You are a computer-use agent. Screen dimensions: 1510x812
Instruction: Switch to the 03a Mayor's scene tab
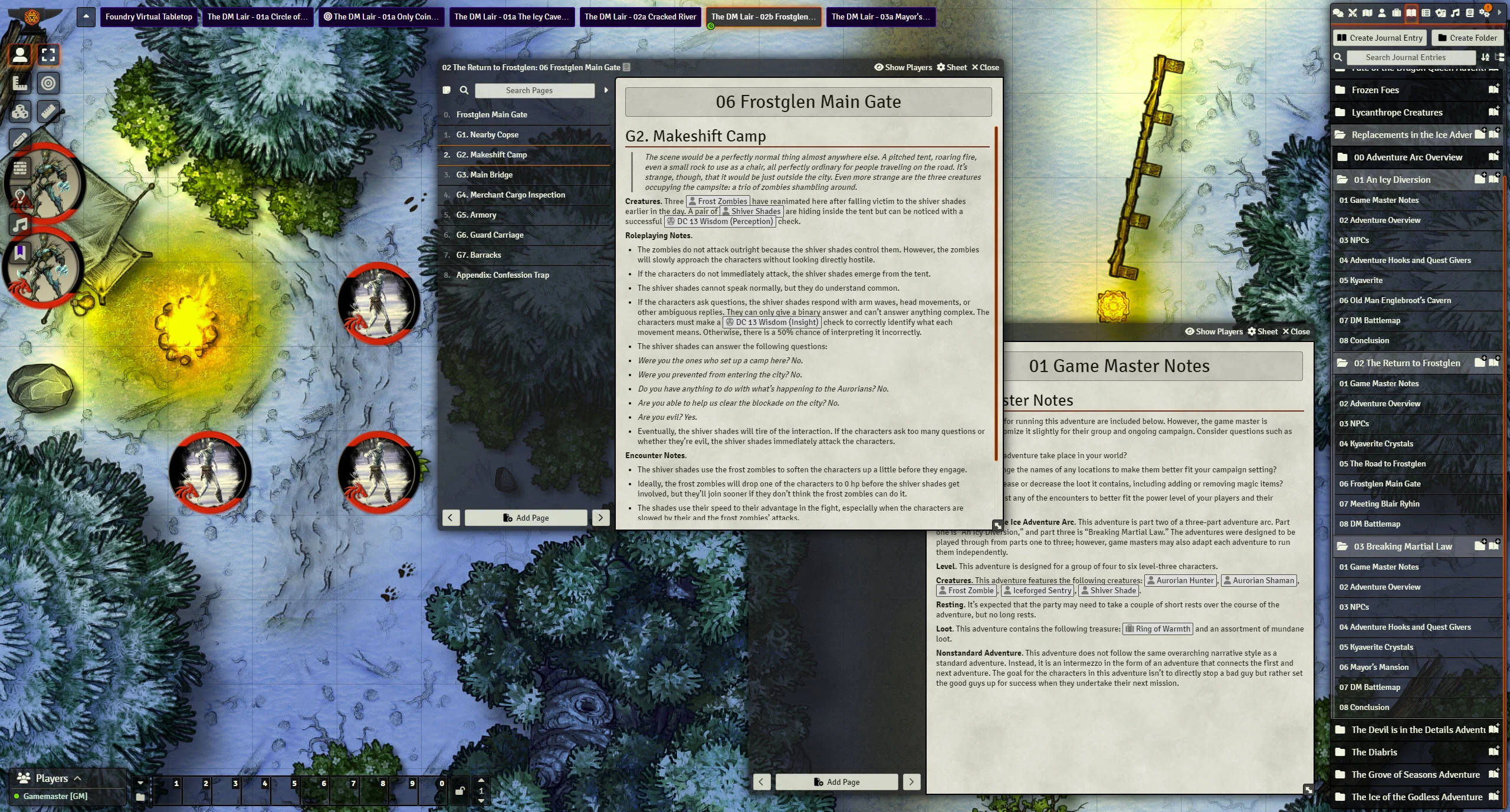coord(880,17)
